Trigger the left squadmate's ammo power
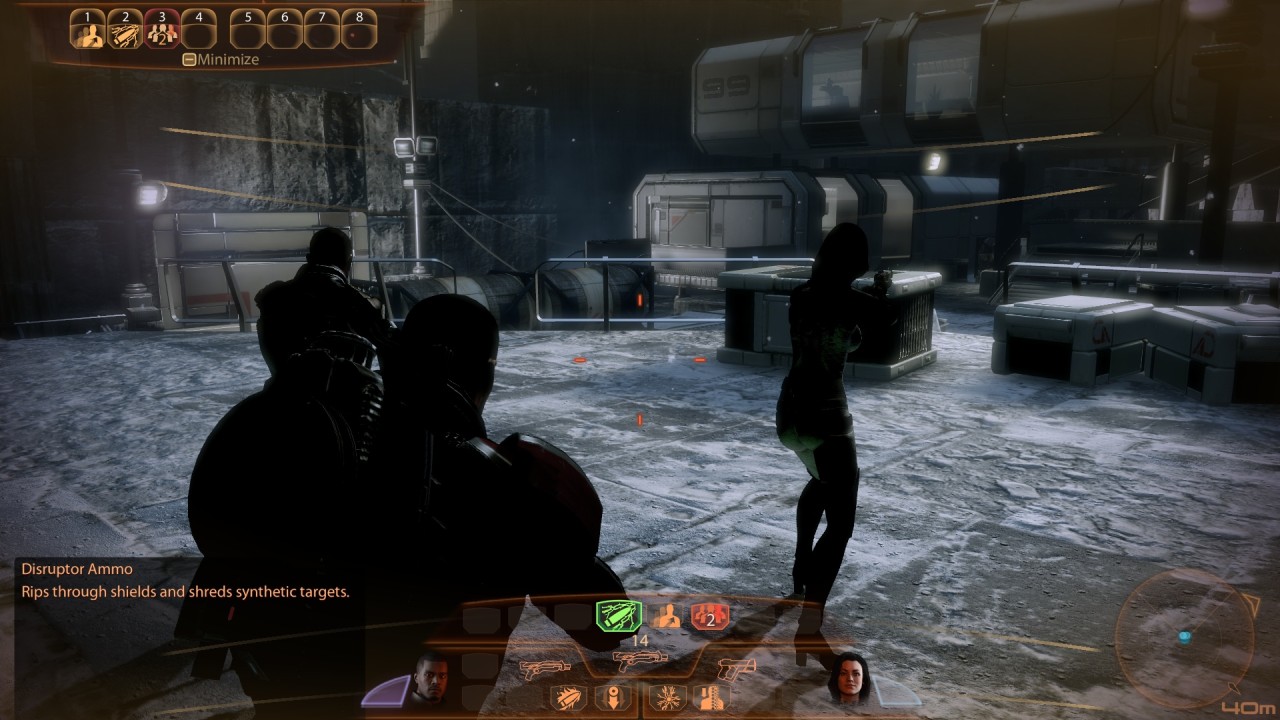This screenshot has width=1280, height=720. (568, 698)
